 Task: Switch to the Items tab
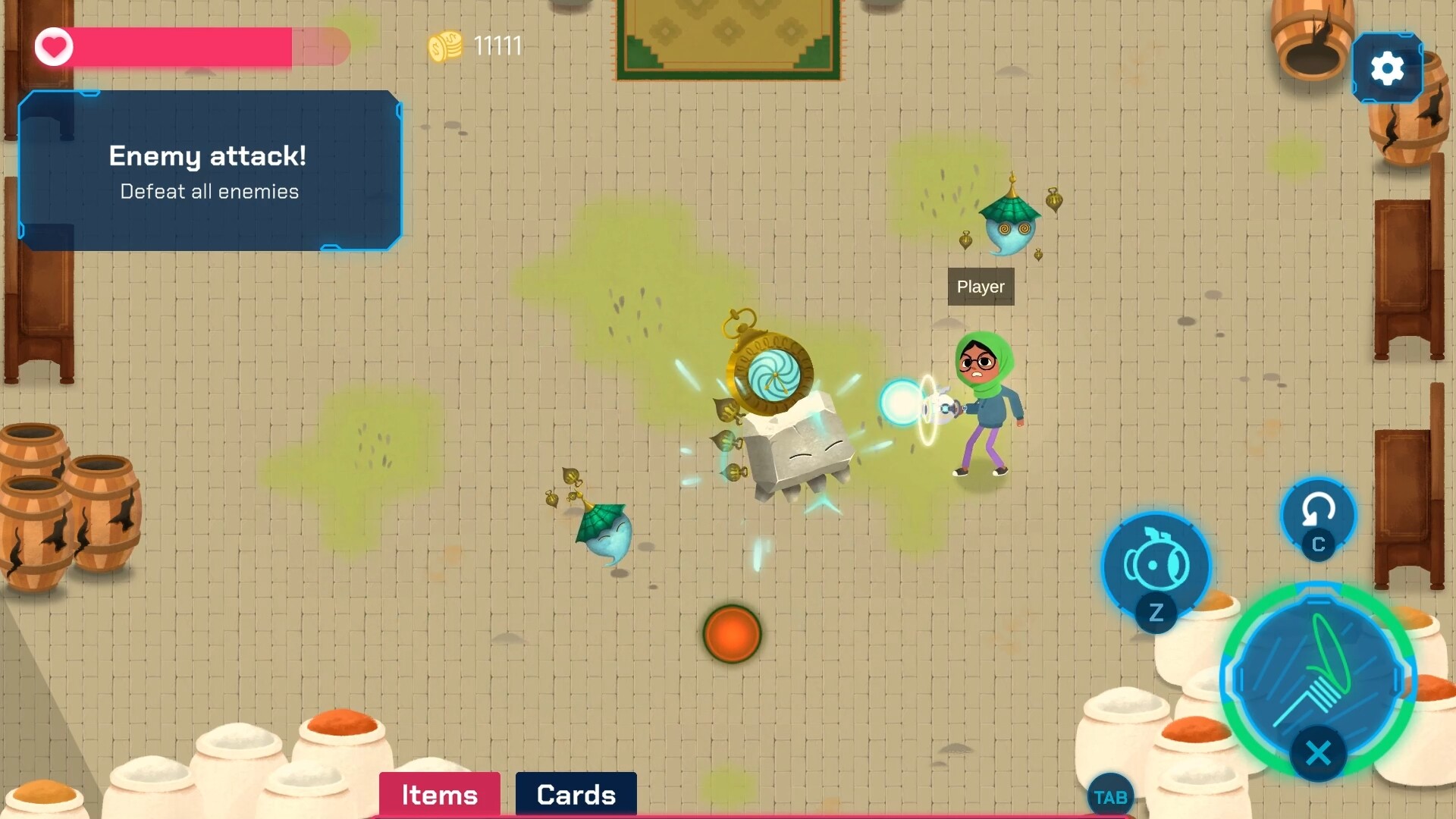coord(438,795)
